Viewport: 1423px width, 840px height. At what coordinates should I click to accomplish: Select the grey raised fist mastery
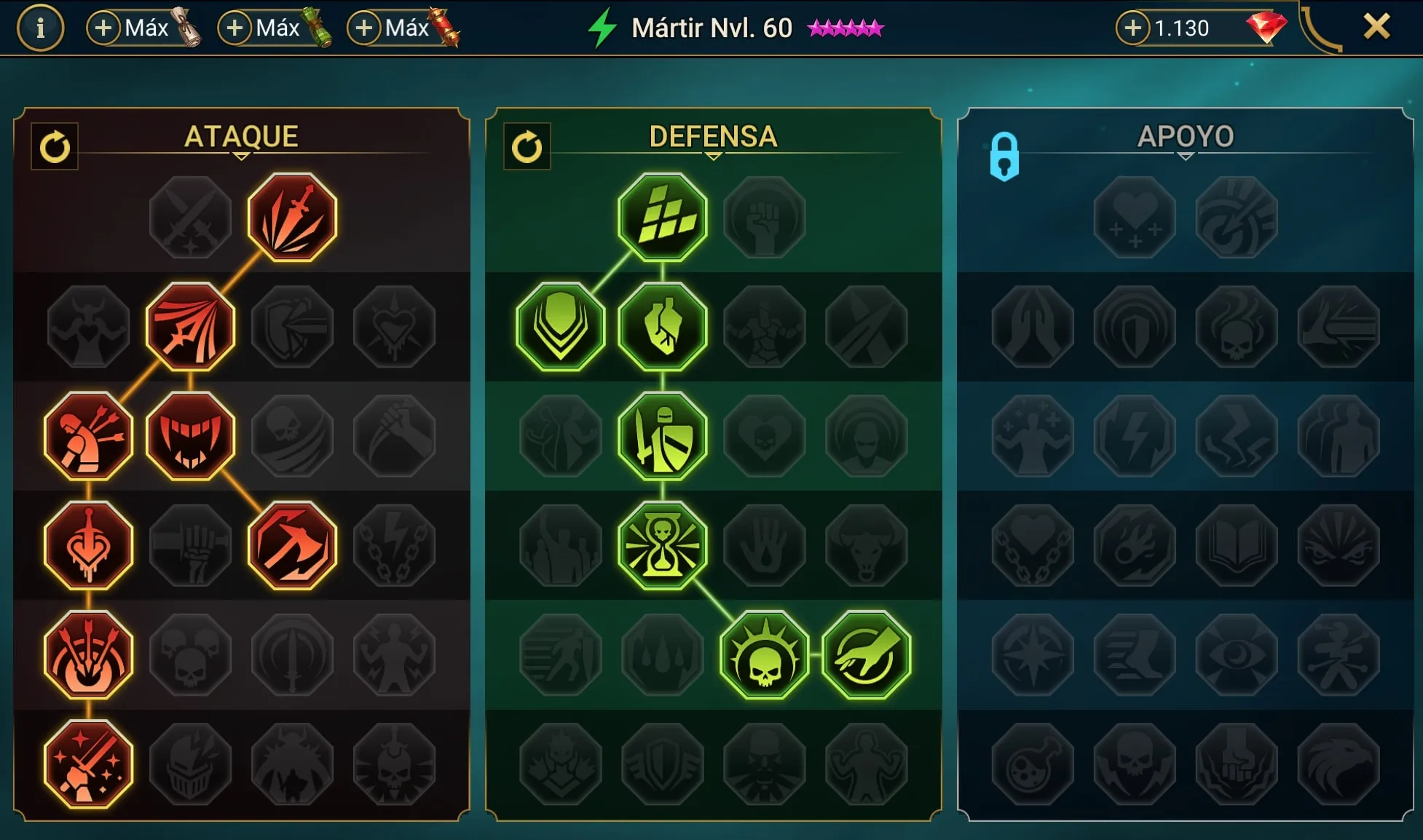764,217
